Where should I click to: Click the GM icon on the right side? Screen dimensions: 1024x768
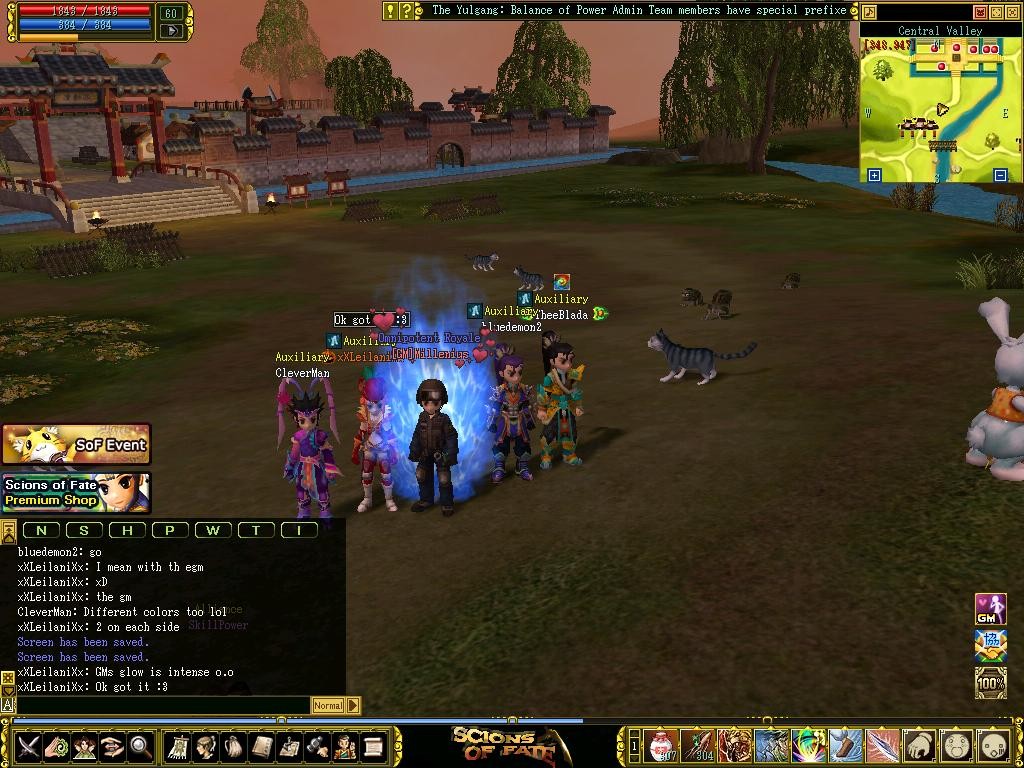990,609
